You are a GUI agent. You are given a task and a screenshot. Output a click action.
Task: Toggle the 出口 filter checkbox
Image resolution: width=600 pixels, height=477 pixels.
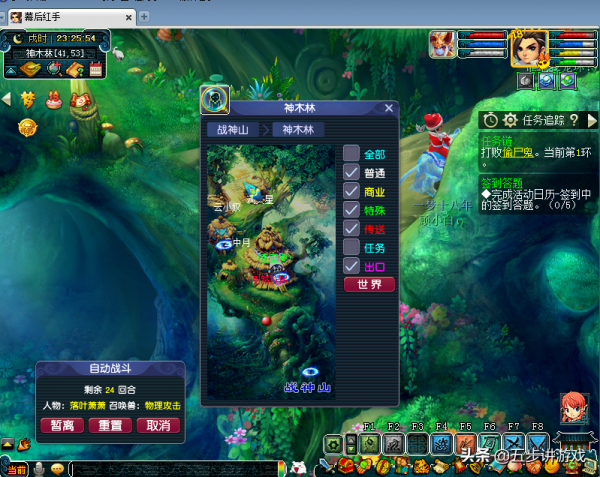coord(351,266)
